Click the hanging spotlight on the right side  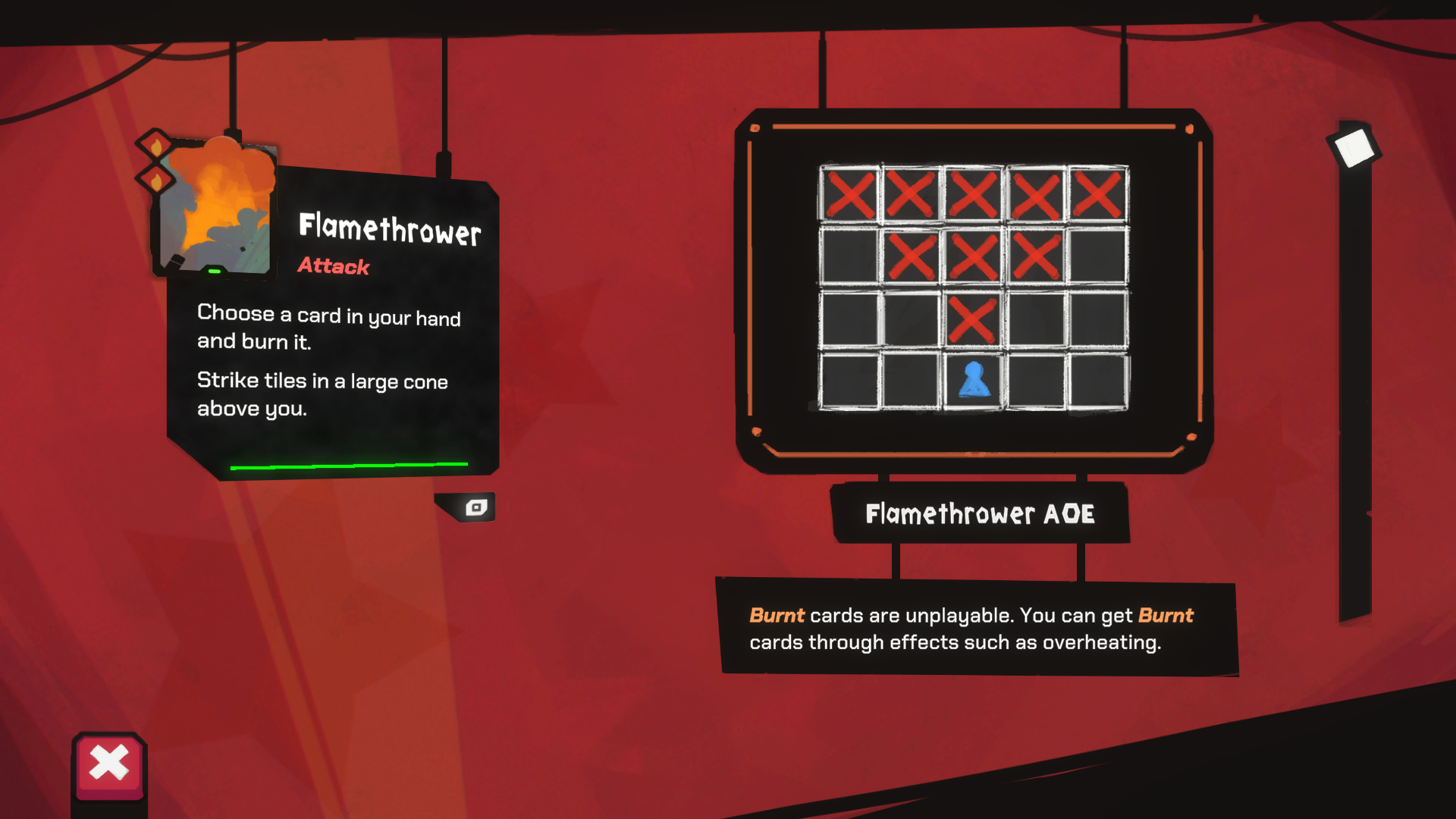click(x=1355, y=146)
